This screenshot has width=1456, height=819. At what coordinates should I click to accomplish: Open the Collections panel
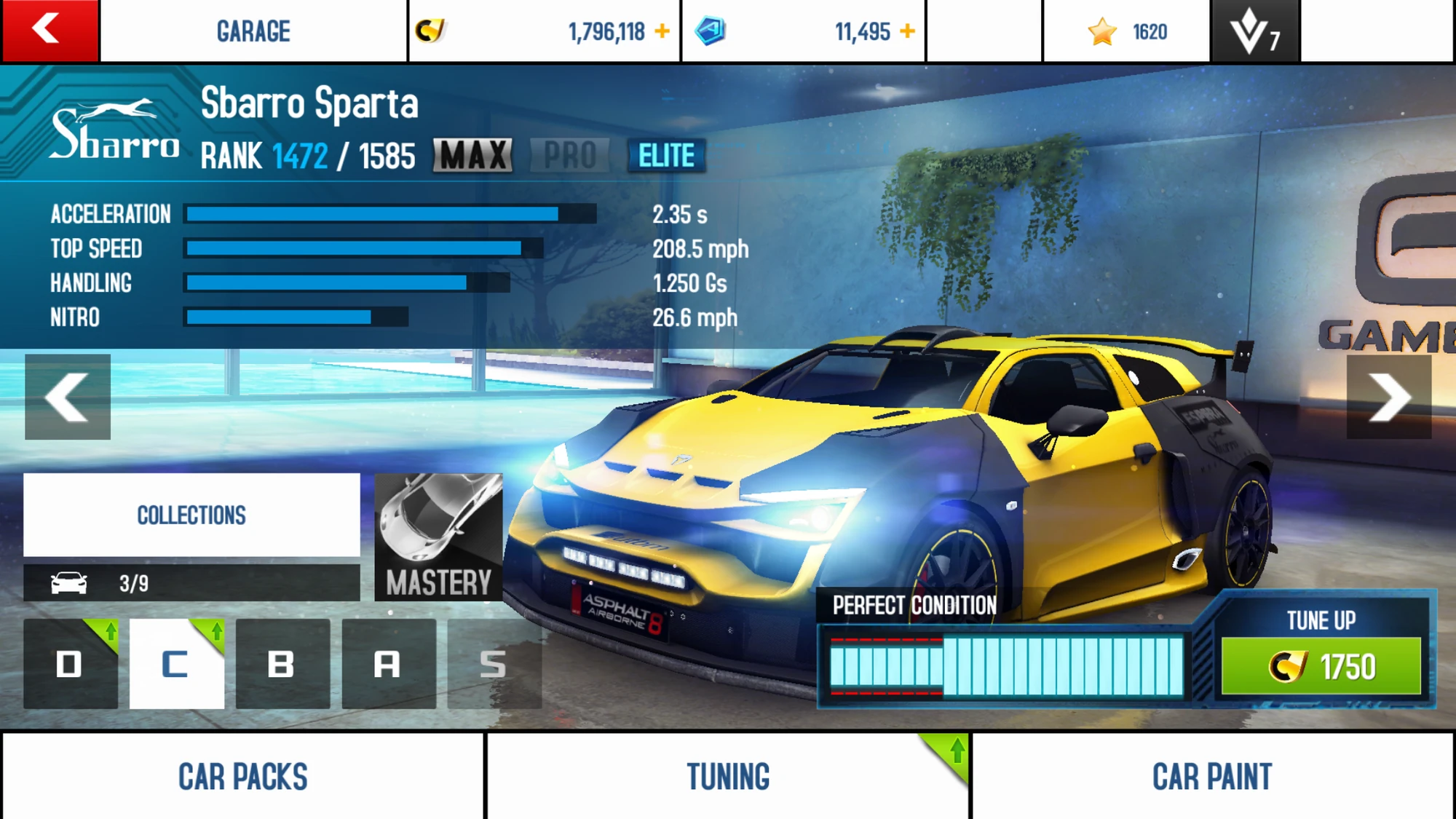pyautogui.click(x=191, y=515)
